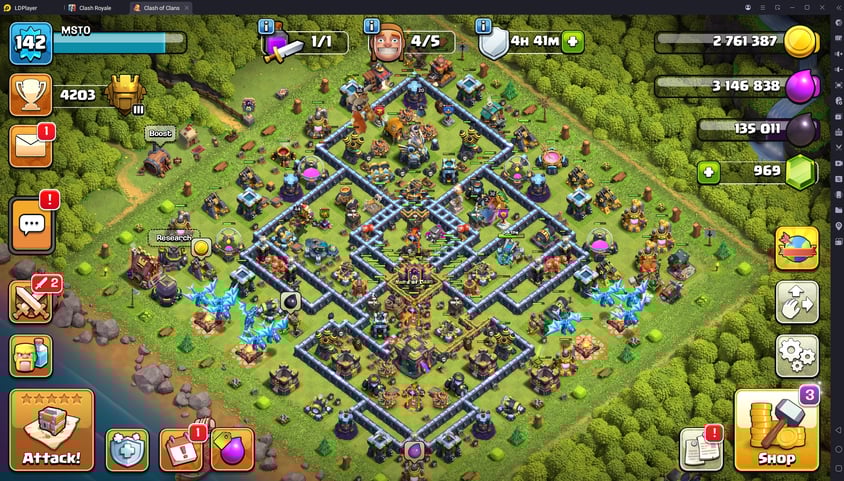Open the purple elixir magic items button

pyautogui.click(x=231, y=449)
